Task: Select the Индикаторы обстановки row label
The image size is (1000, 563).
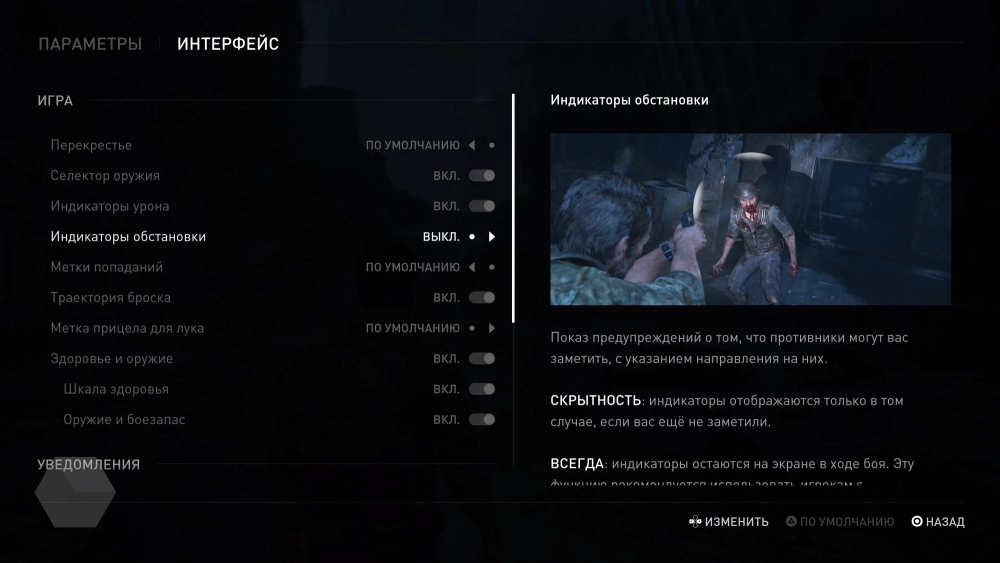Action: 128,237
